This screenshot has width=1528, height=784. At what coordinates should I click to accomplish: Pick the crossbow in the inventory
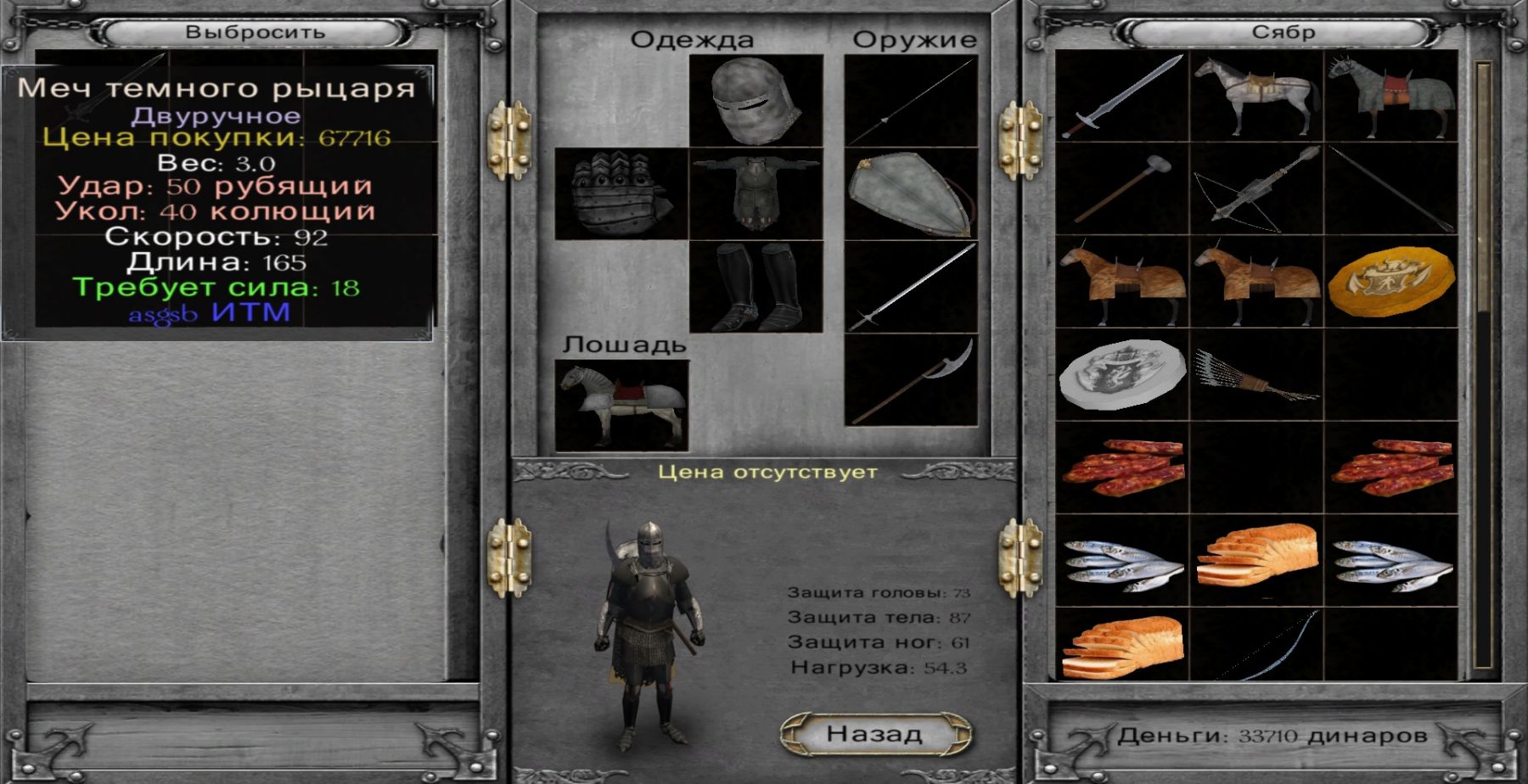pyautogui.click(x=1256, y=188)
